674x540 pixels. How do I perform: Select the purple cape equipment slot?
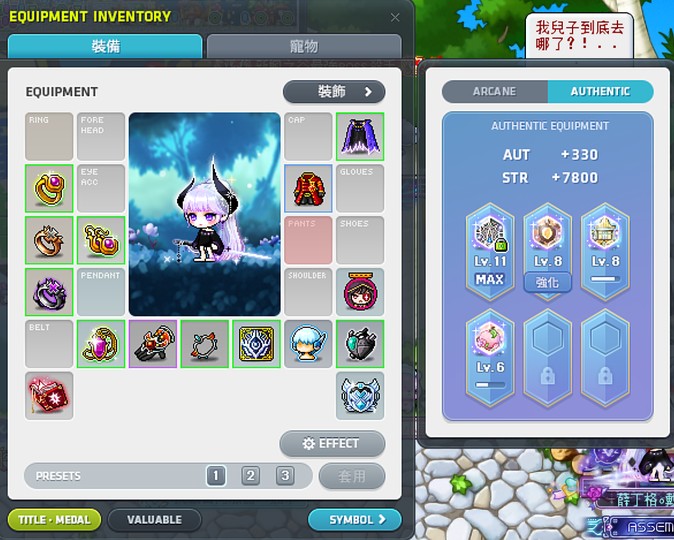(x=360, y=137)
